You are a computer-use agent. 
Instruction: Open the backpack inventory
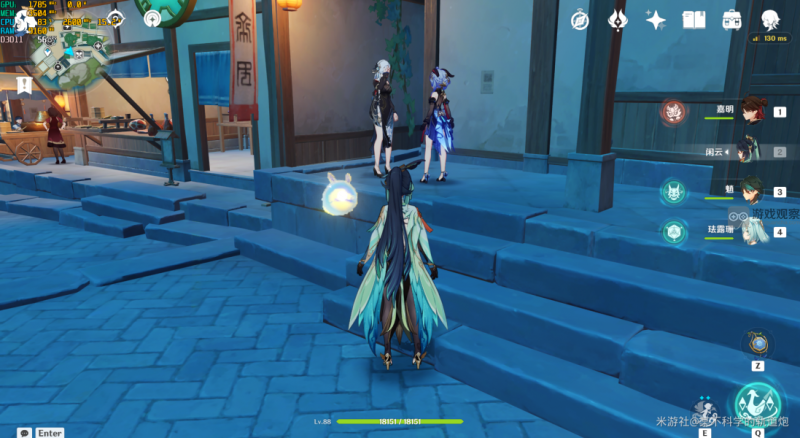click(732, 20)
